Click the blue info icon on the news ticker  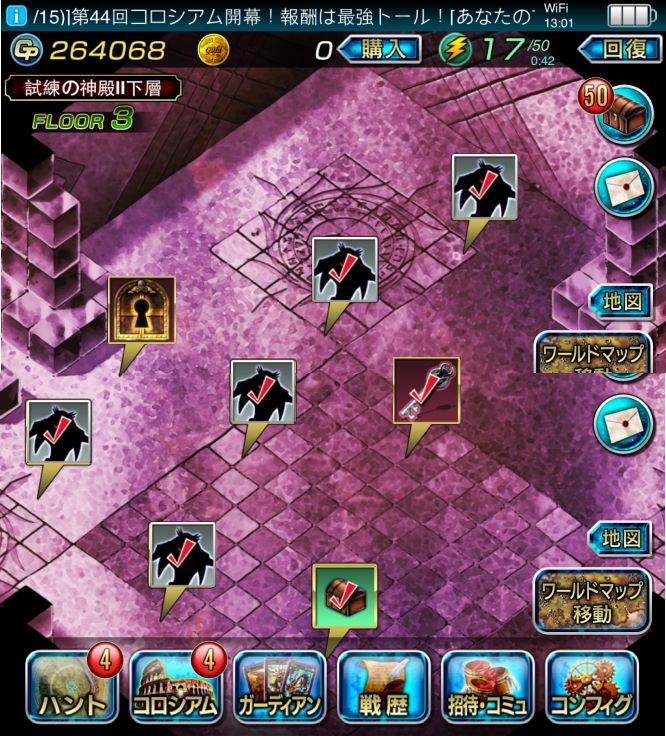pyautogui.click(x=15, y=15)
